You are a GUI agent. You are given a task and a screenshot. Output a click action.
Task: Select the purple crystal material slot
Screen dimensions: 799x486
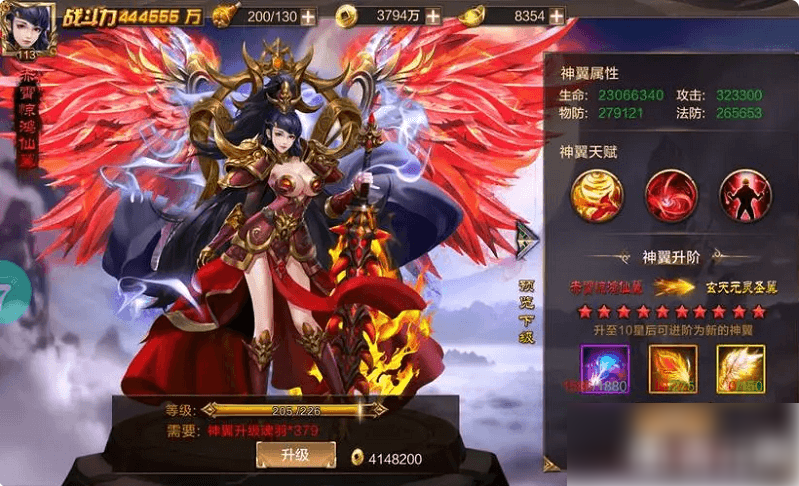pyautogui.click(x=605, y=369)
